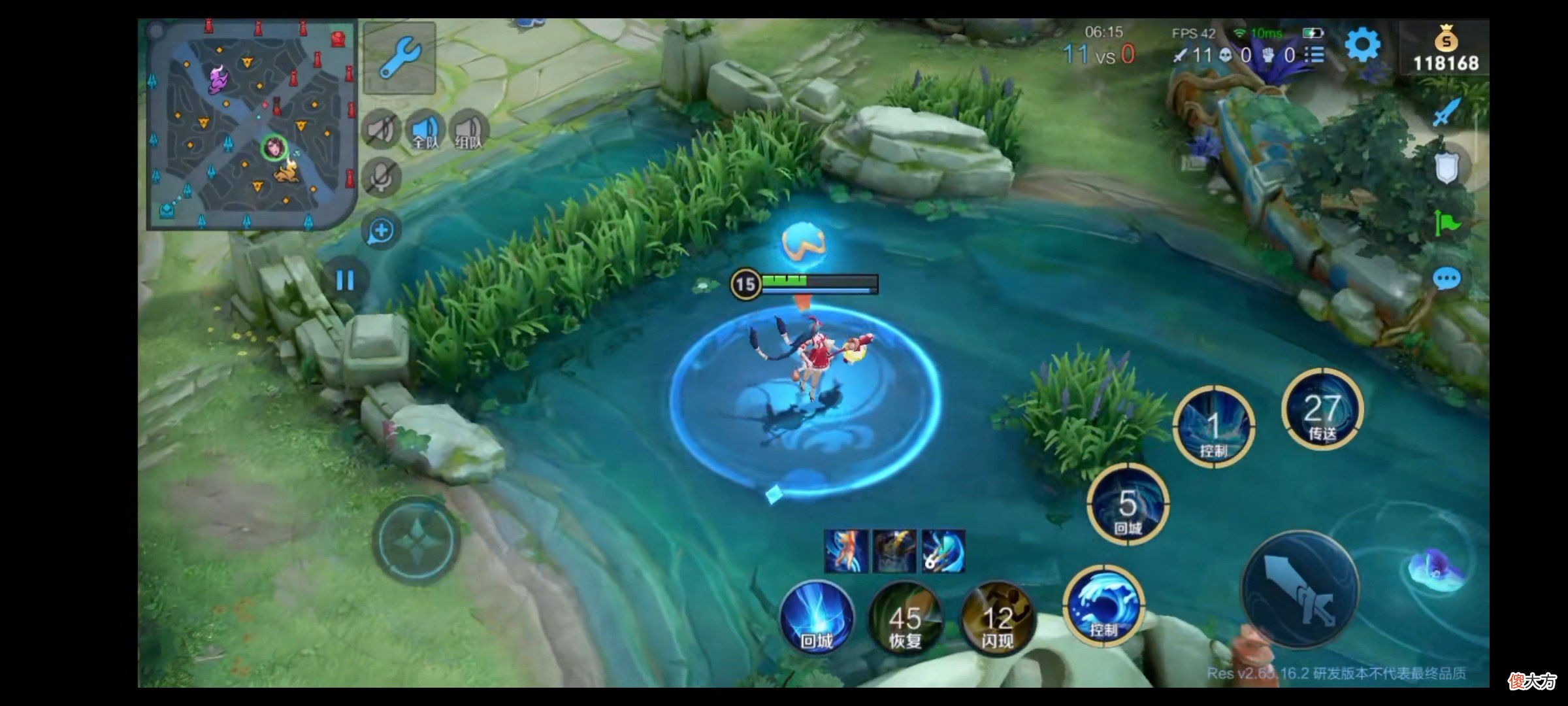
Task: Open the gear settings menu
Action: coord(1363,46)
